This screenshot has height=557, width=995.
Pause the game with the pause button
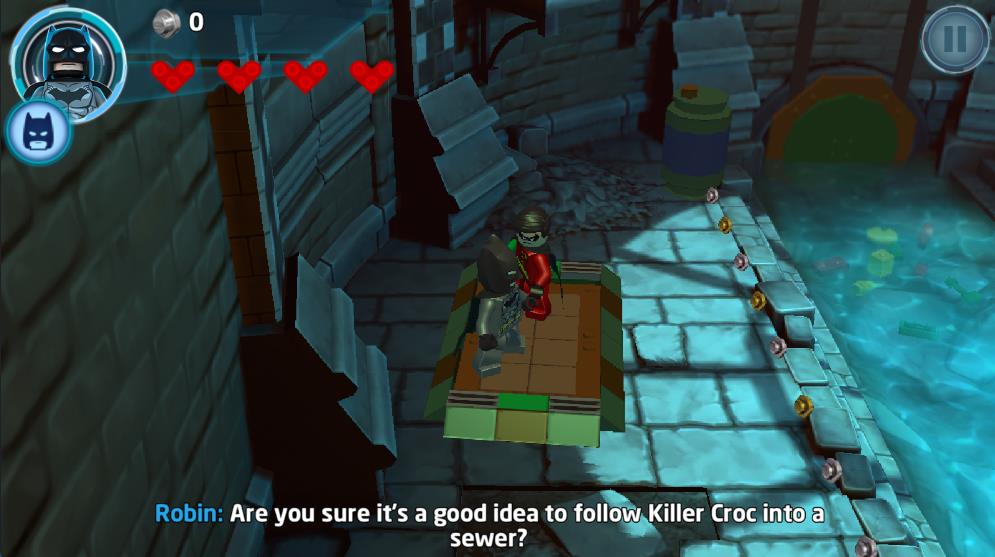[954, 39]
